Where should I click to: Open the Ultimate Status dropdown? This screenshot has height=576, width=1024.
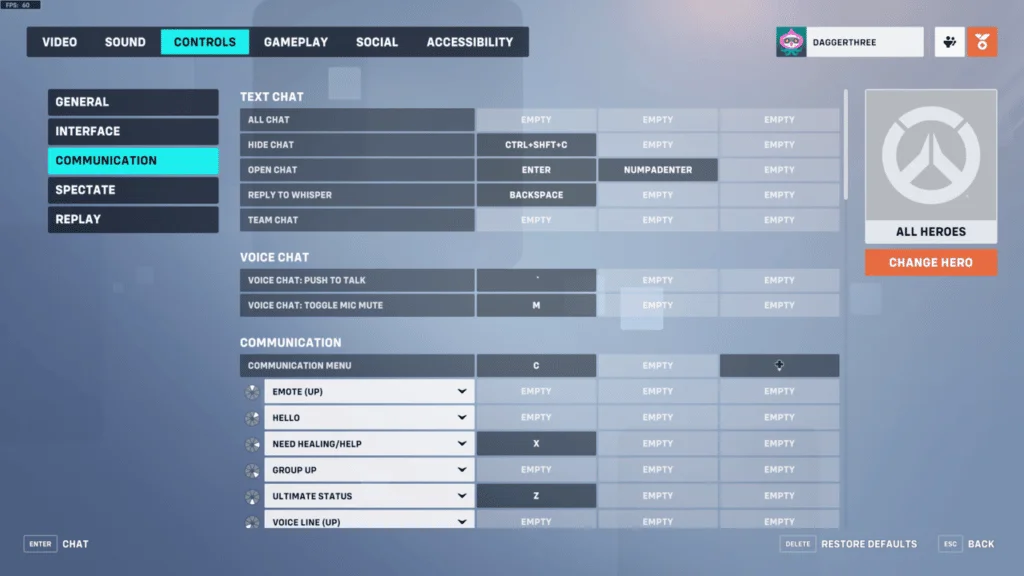tap(369, 496)
